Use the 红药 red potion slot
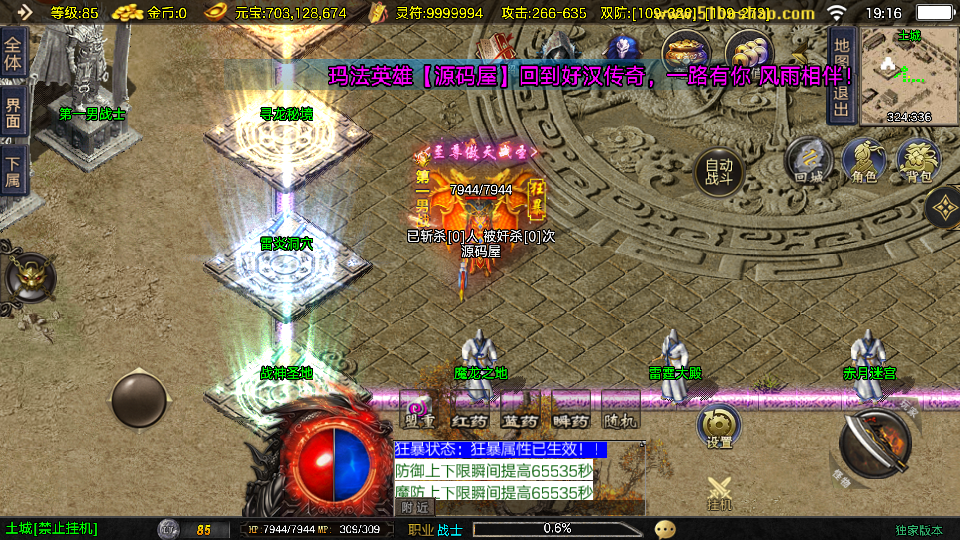The width and height of the screenshot is (960, 540). [468, 413]
